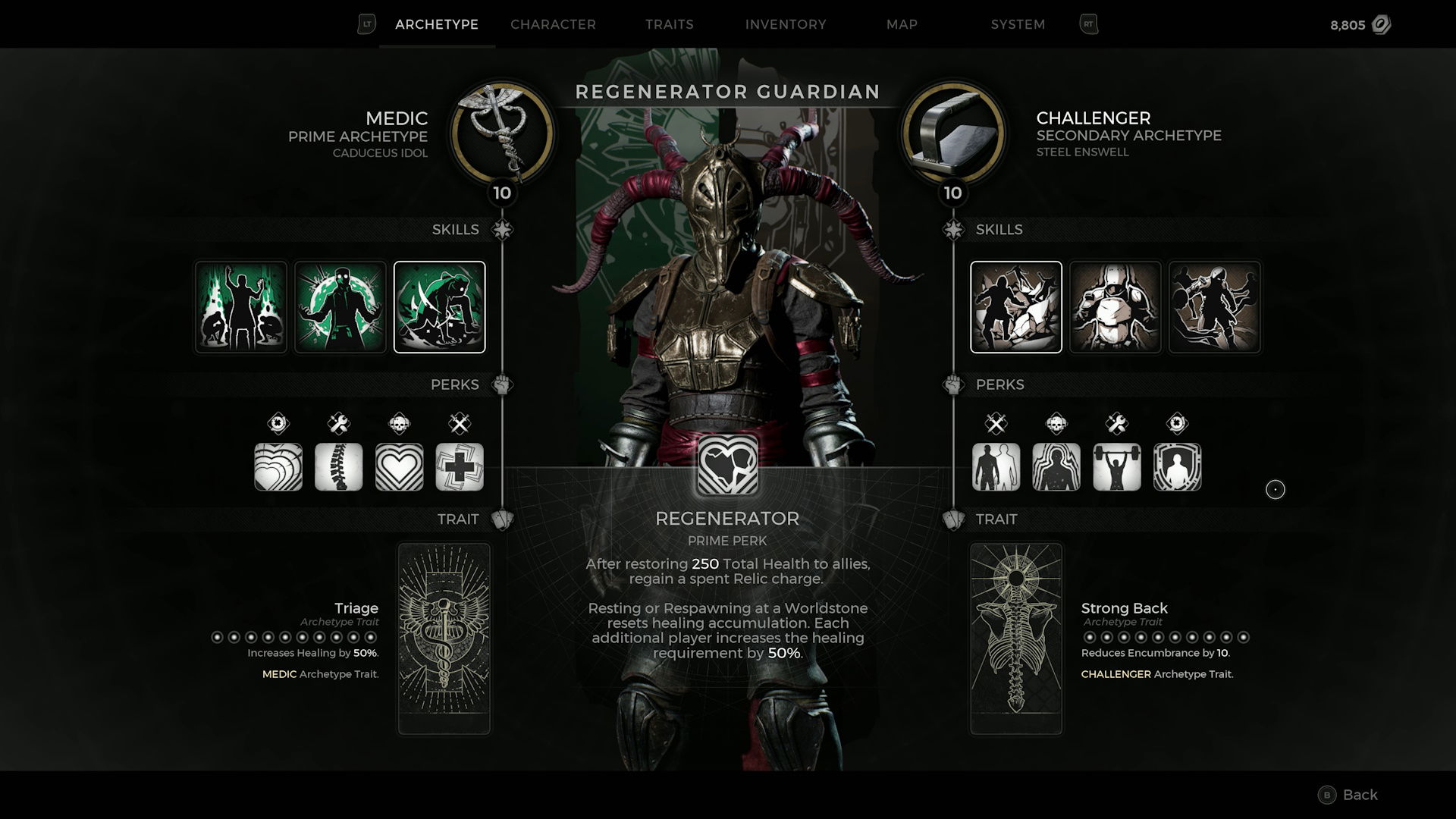Choose the Challenger armored juggernaut skill
The width and height of the screenshot is (1456, 819).
tap(1115, 307)
